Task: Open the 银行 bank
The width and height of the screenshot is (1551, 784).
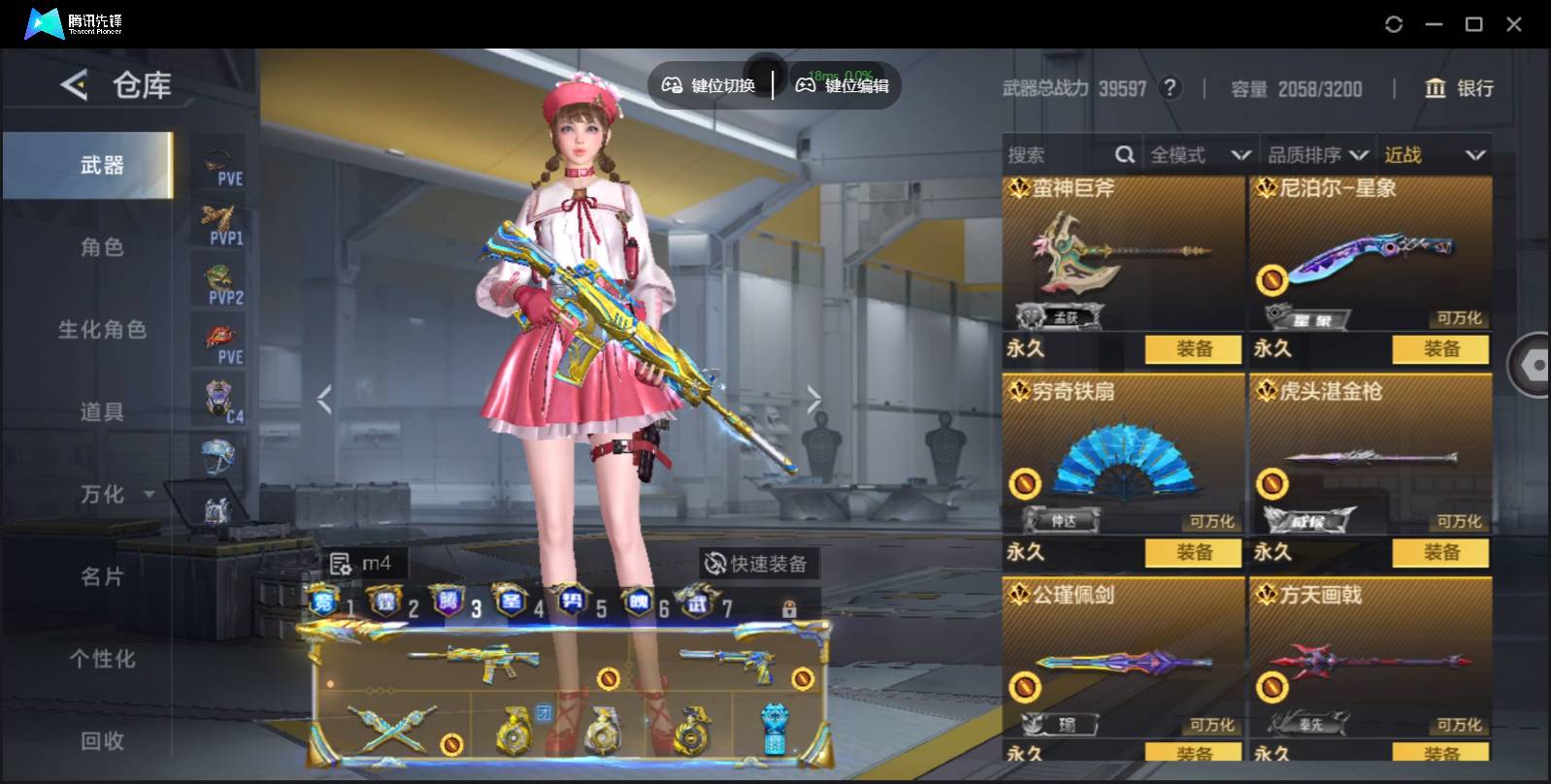Action: click(1459, 88)
